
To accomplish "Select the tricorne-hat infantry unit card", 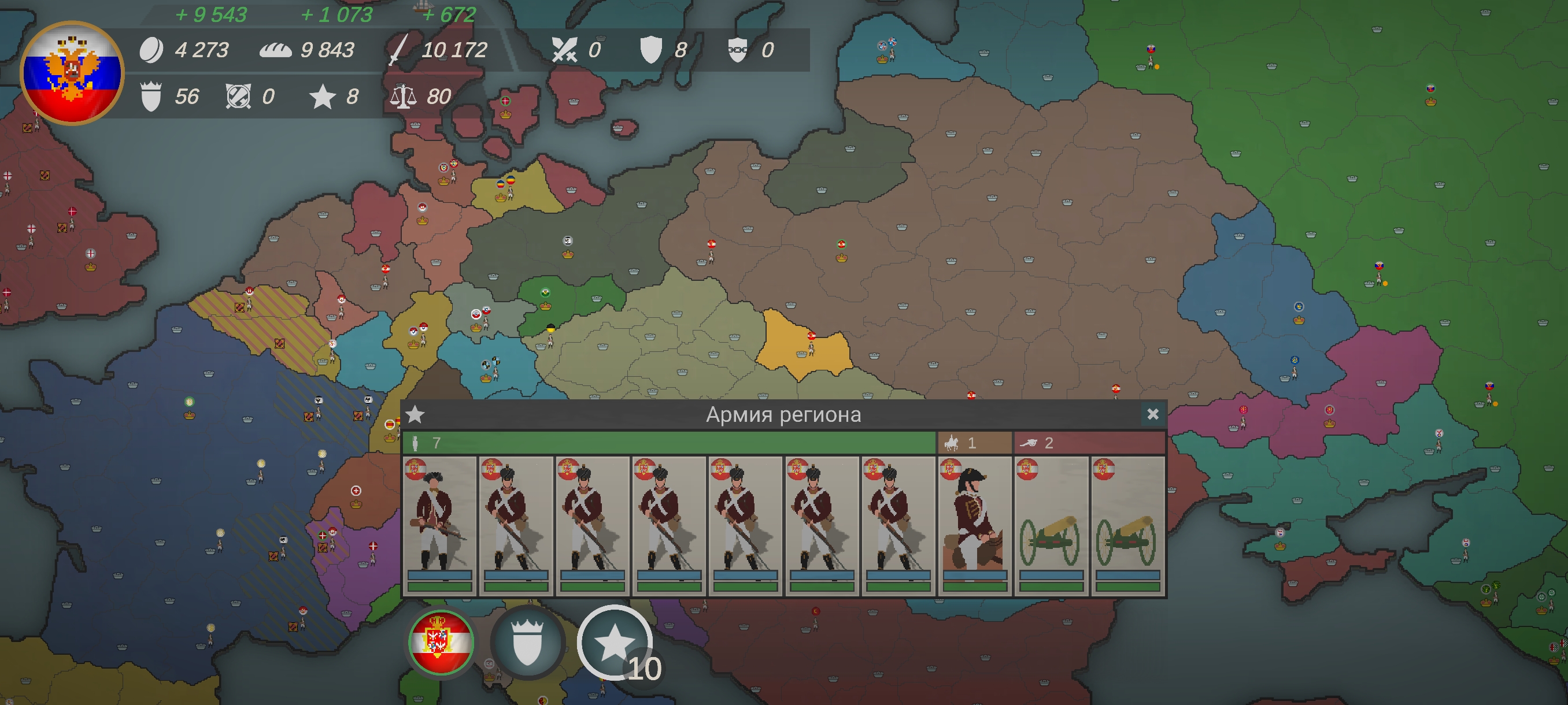I will click(x=439, y=525).
